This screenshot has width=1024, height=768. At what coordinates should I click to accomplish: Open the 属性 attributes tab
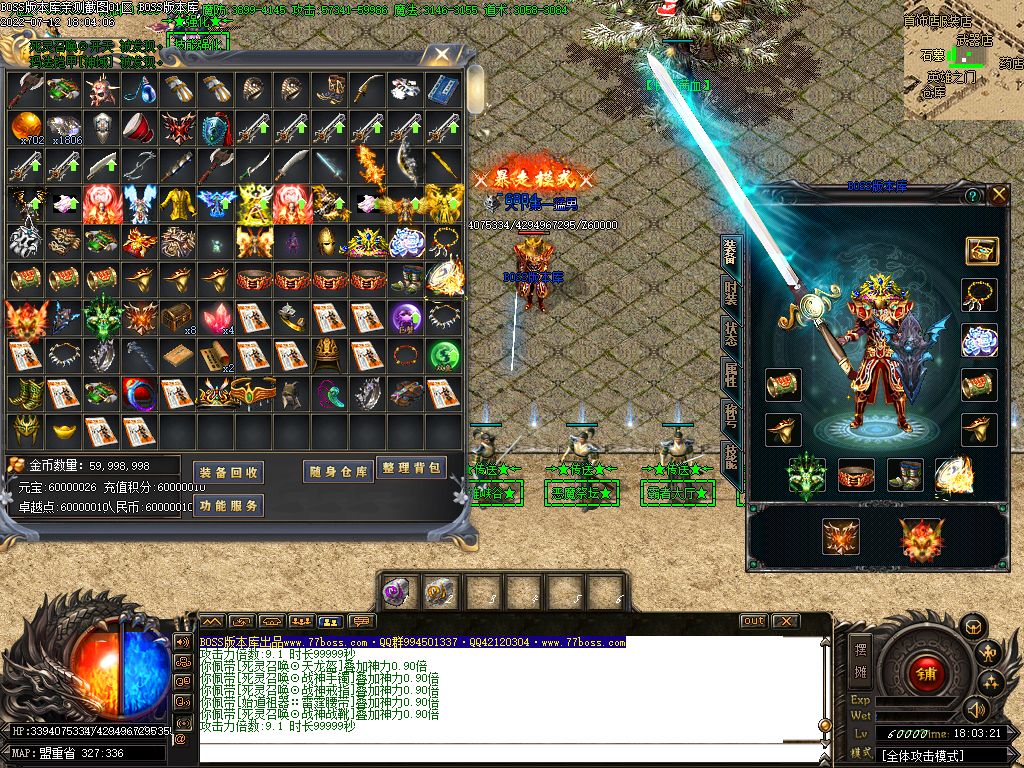(x=730, y=375)
